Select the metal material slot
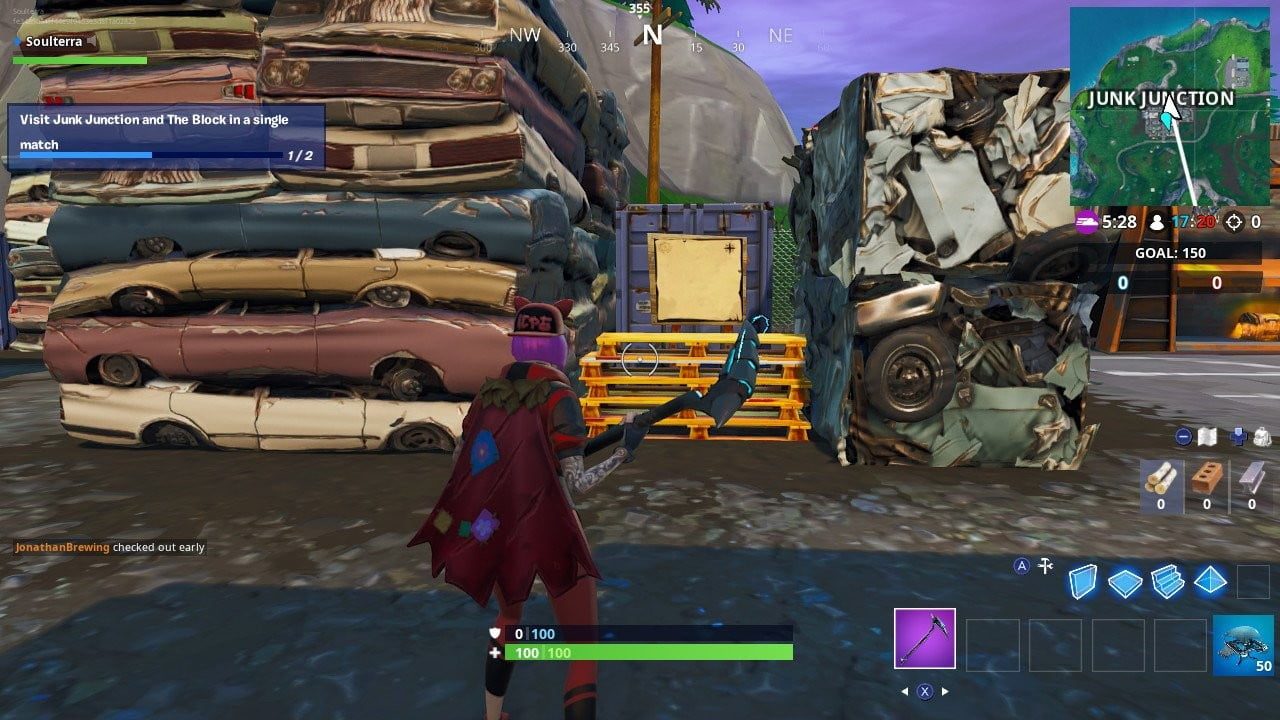Image resolution: width=1280 pixels, height=720 pixels. 1252,481
